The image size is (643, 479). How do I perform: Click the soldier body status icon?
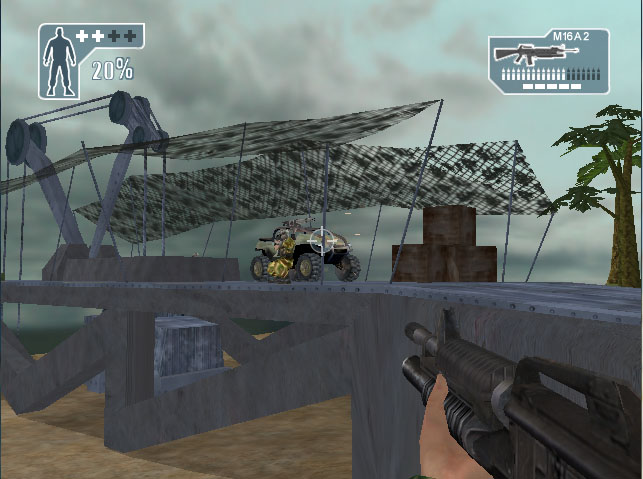(x=62, y=60)
